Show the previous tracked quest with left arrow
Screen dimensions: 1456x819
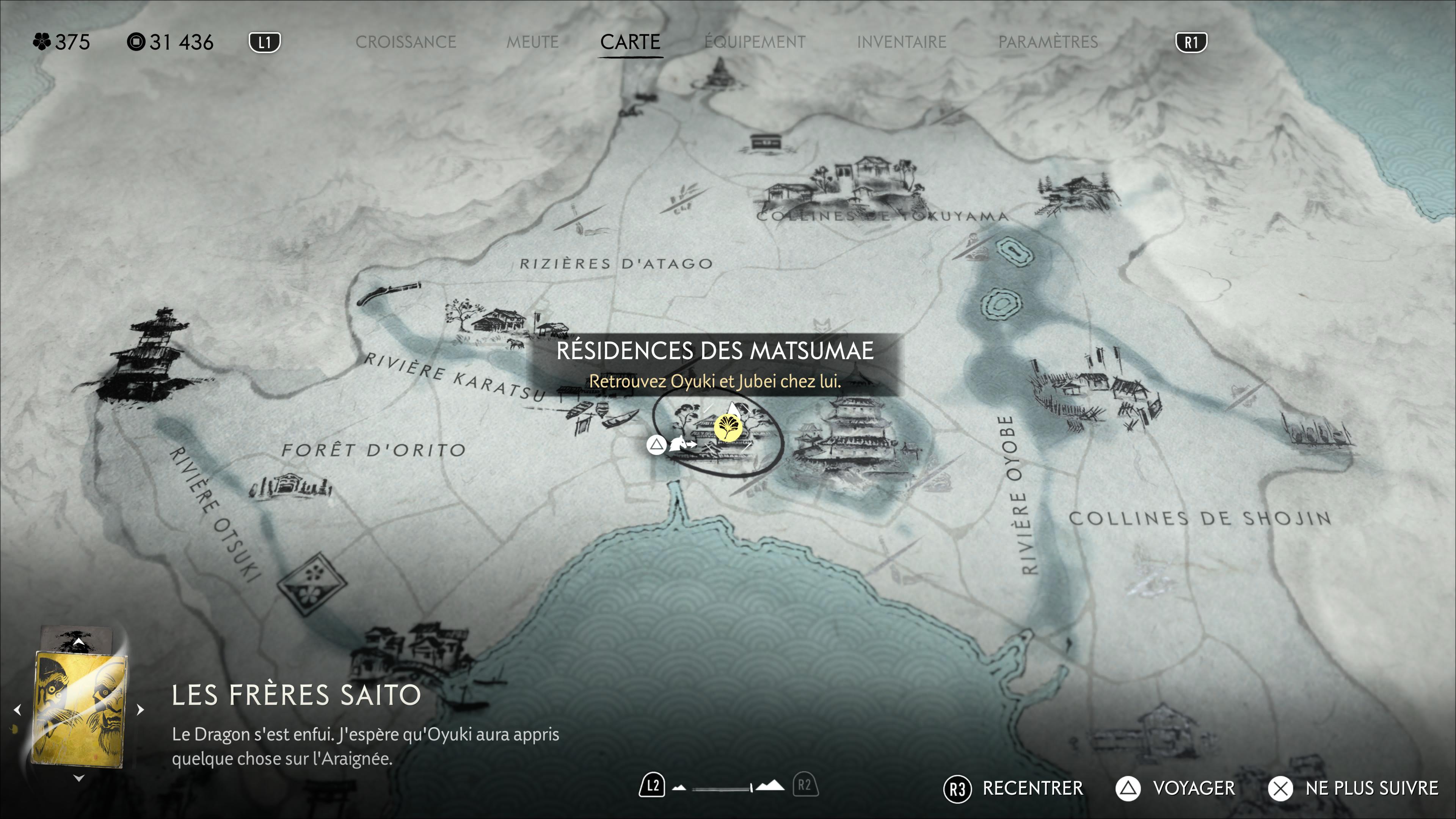point(17,709)
